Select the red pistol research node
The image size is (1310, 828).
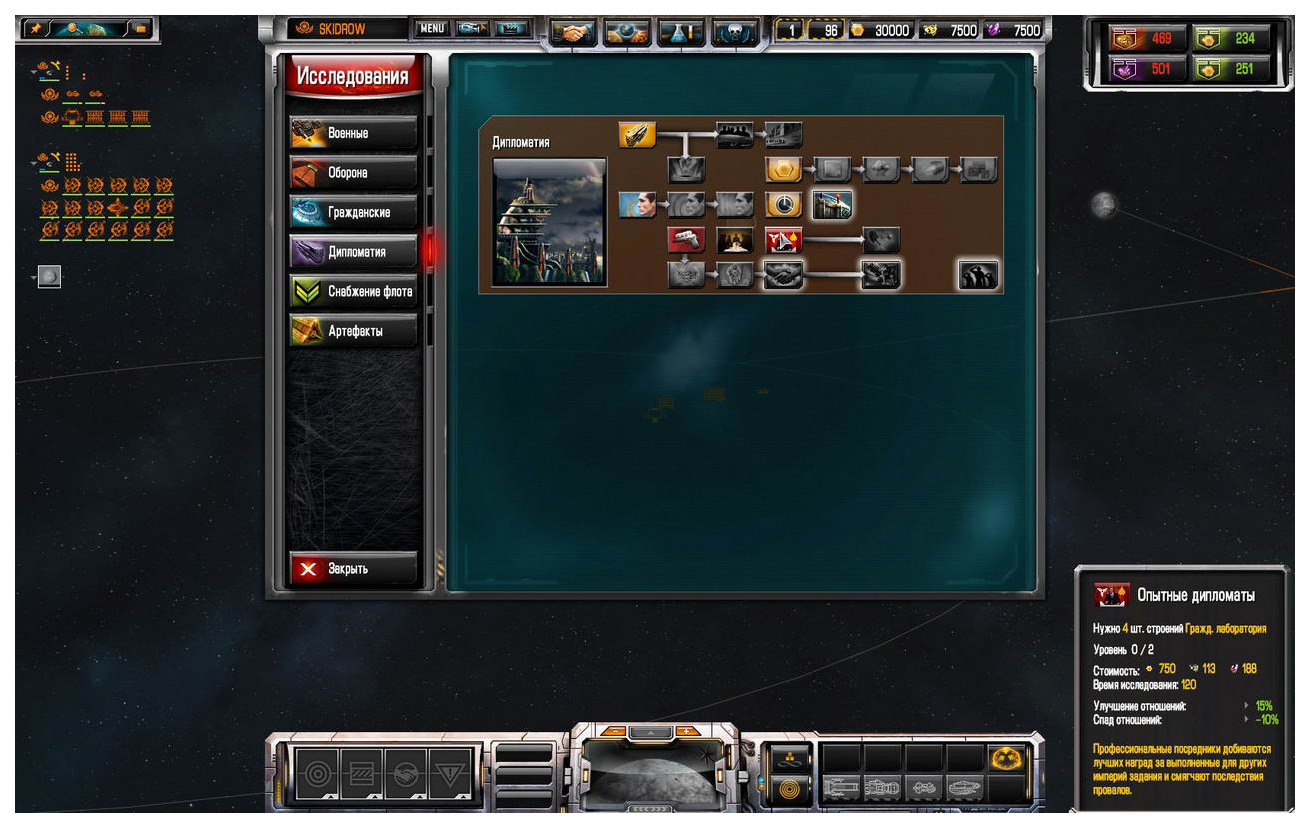(686, 240)
